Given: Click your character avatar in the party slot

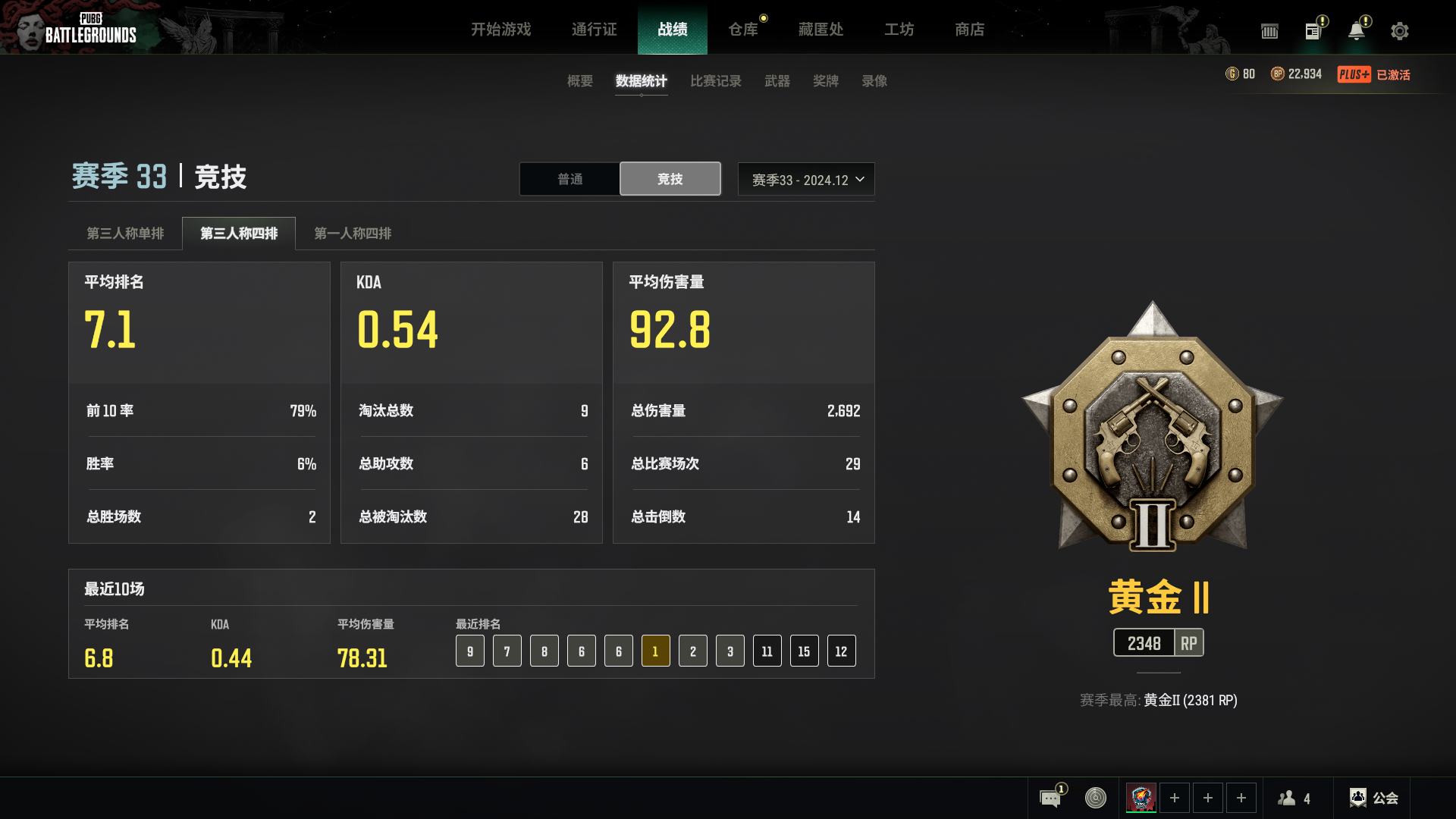Looking at the screenshot, I should pyautogui.click(x=1140, y=798).
